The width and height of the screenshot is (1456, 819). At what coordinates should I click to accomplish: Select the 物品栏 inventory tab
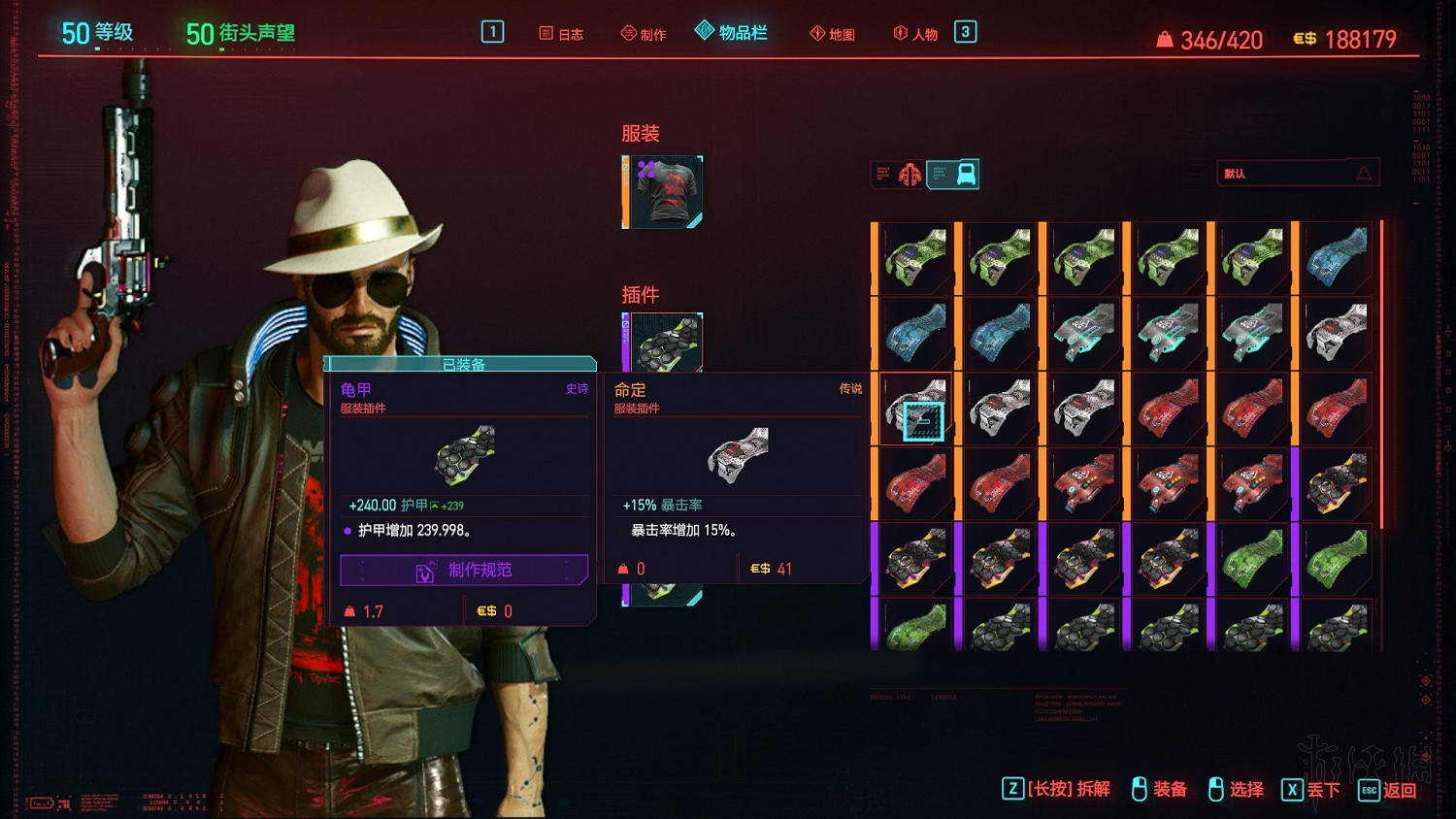tap(732, 33)
